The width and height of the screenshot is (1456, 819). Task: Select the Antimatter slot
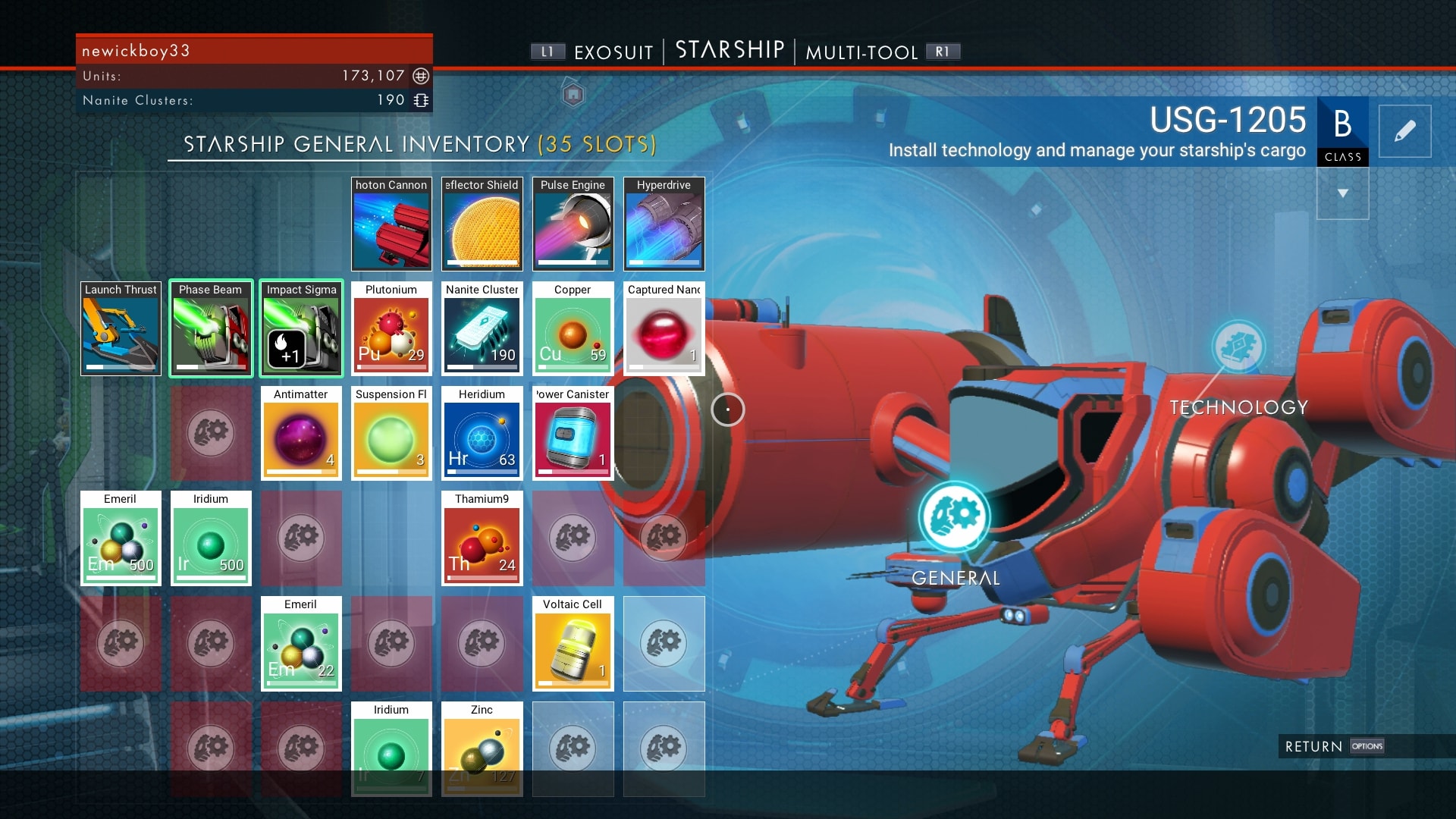pyautogui.click(x=301, y=434)
